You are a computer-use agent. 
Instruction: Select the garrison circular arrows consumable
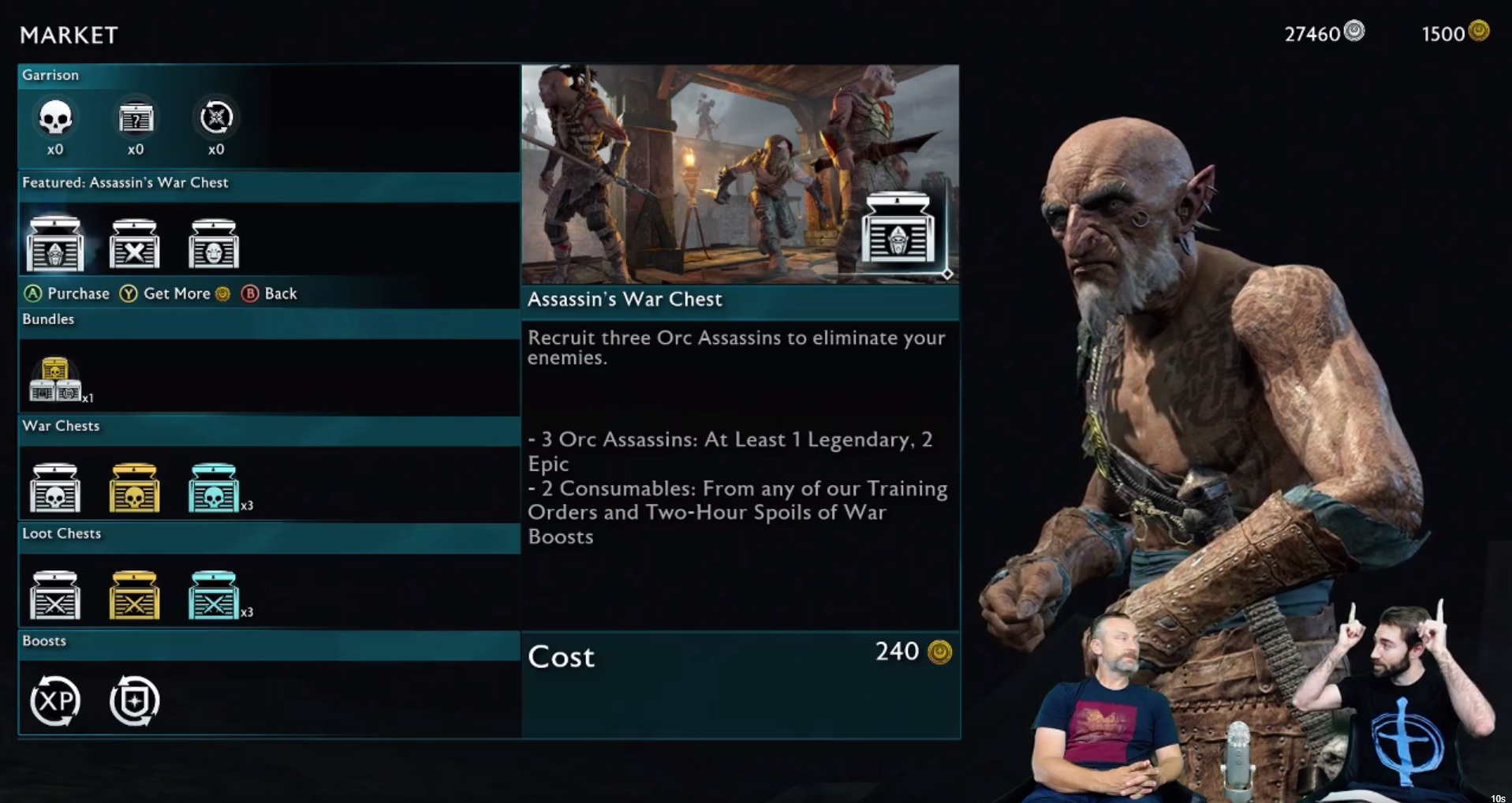tap(216, 118)
